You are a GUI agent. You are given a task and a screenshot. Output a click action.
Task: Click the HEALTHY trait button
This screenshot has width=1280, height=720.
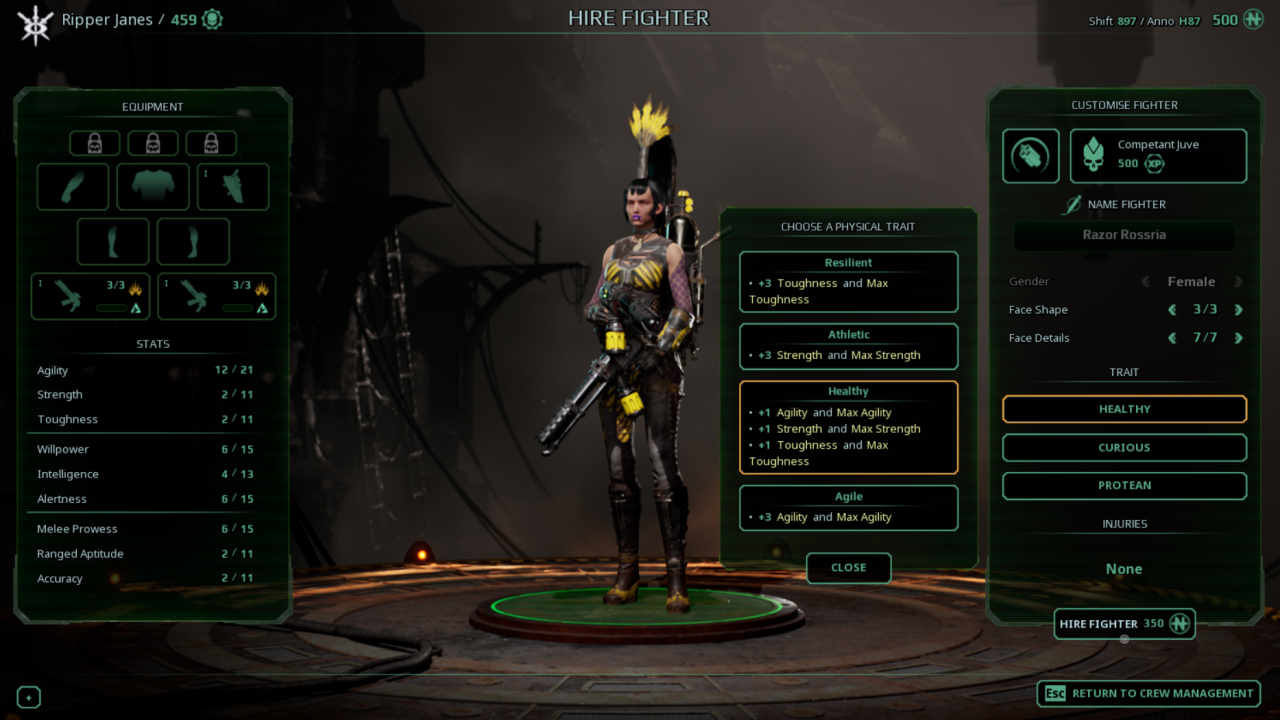click(x=1124, y=409)
